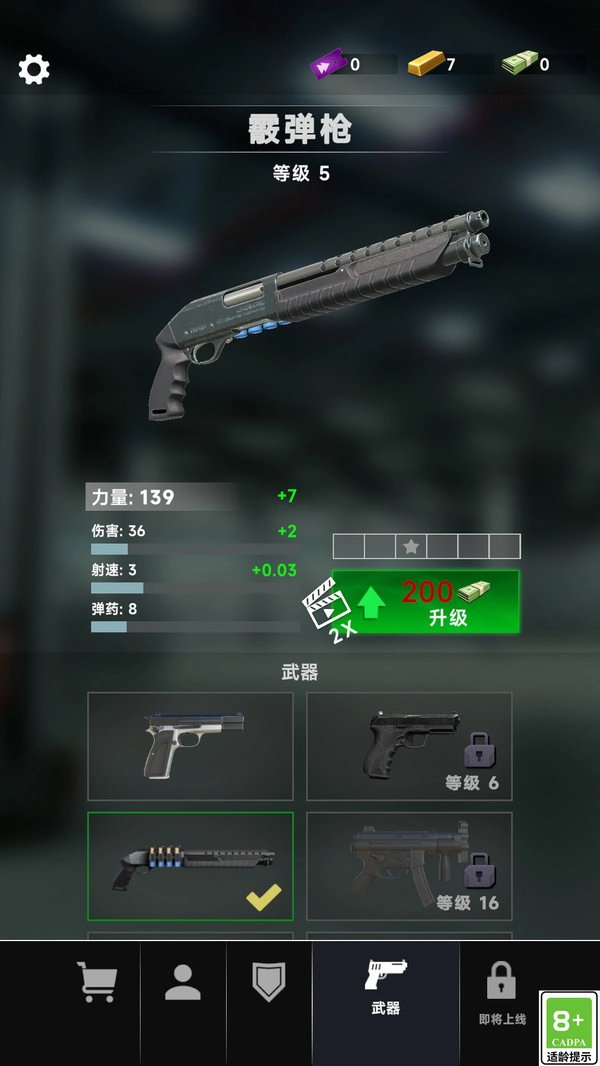Select the silver pistol weapon tile
The width and height of the screenshot is (600, 1066).
coord(190,745)
